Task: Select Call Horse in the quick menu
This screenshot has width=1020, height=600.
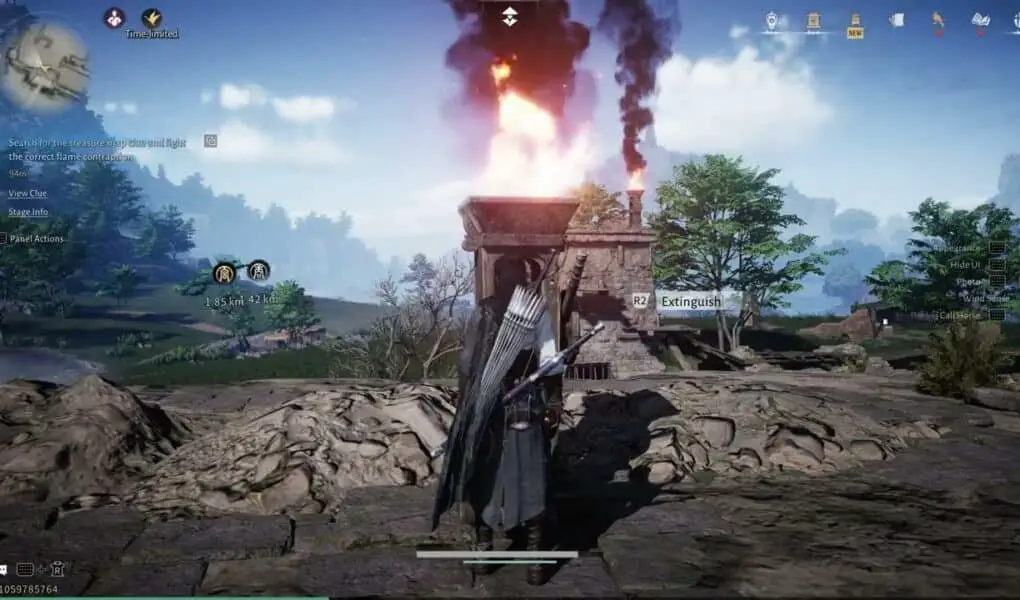Action: [x=960, y=315]
